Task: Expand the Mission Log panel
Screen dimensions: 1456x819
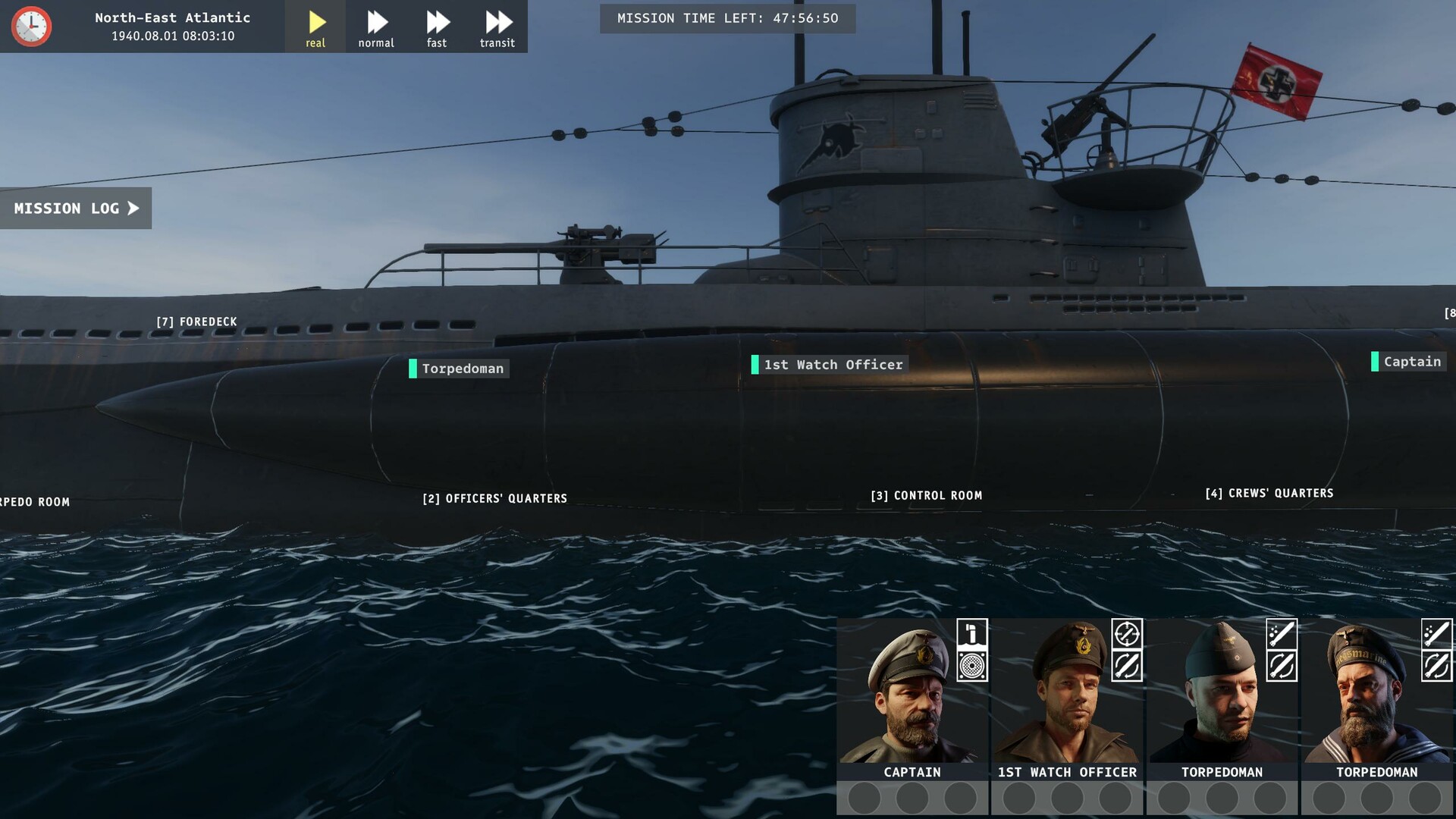Action: pyautogui.click(x=75, y=208)
